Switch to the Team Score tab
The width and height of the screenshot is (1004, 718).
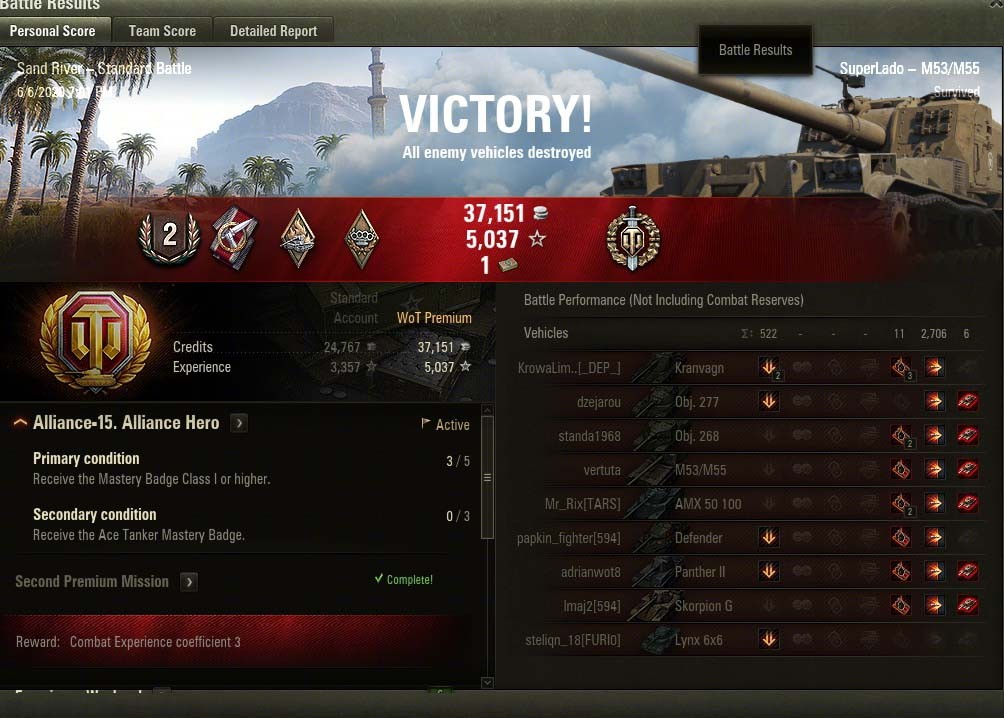tap(162, 31)
